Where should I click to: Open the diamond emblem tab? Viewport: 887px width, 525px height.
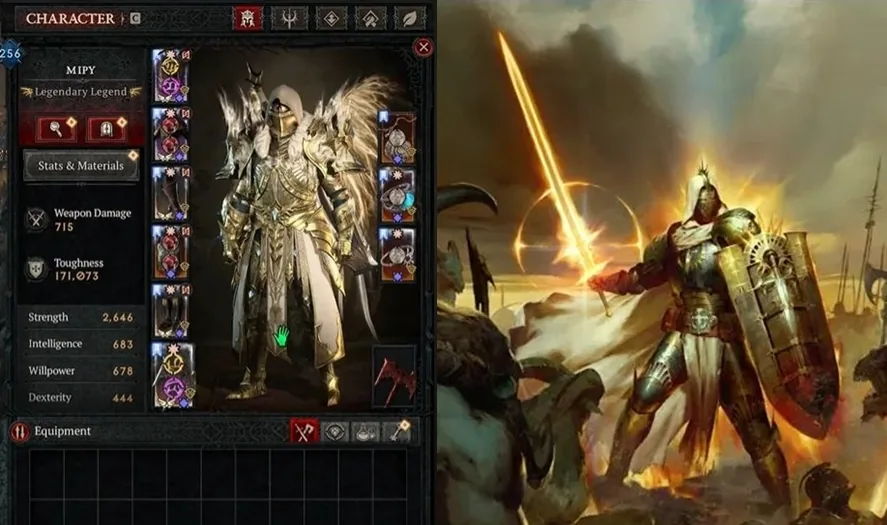[x=331, y=18]
